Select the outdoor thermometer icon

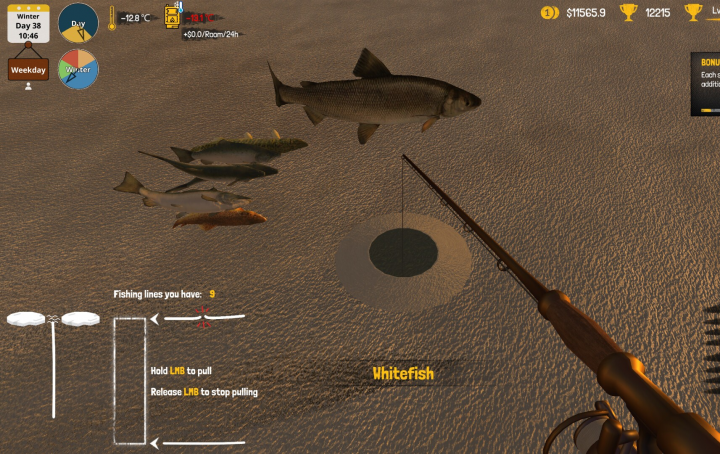coord(112,17)
